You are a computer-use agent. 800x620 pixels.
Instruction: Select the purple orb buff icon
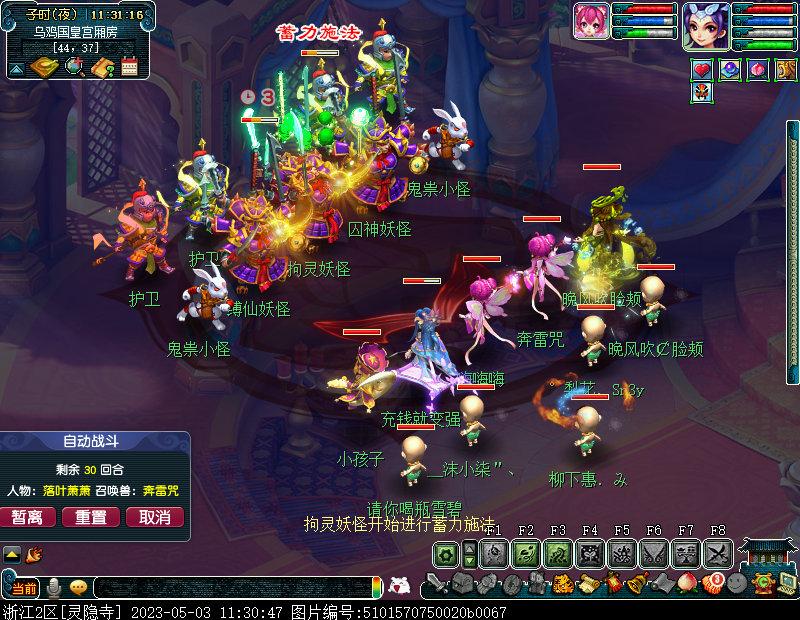[x=730, y=69]
